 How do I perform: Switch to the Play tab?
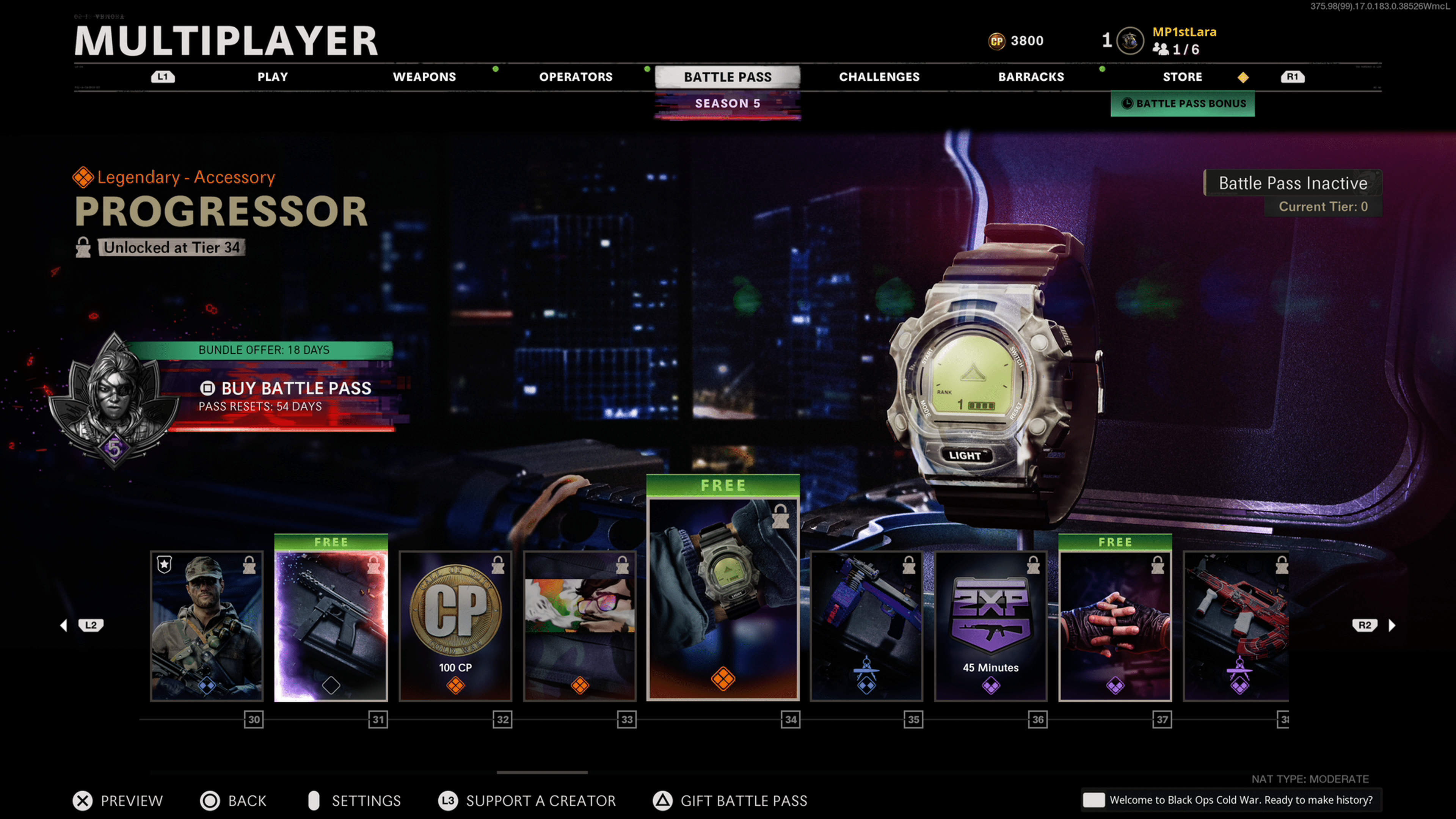click(273, 77)
